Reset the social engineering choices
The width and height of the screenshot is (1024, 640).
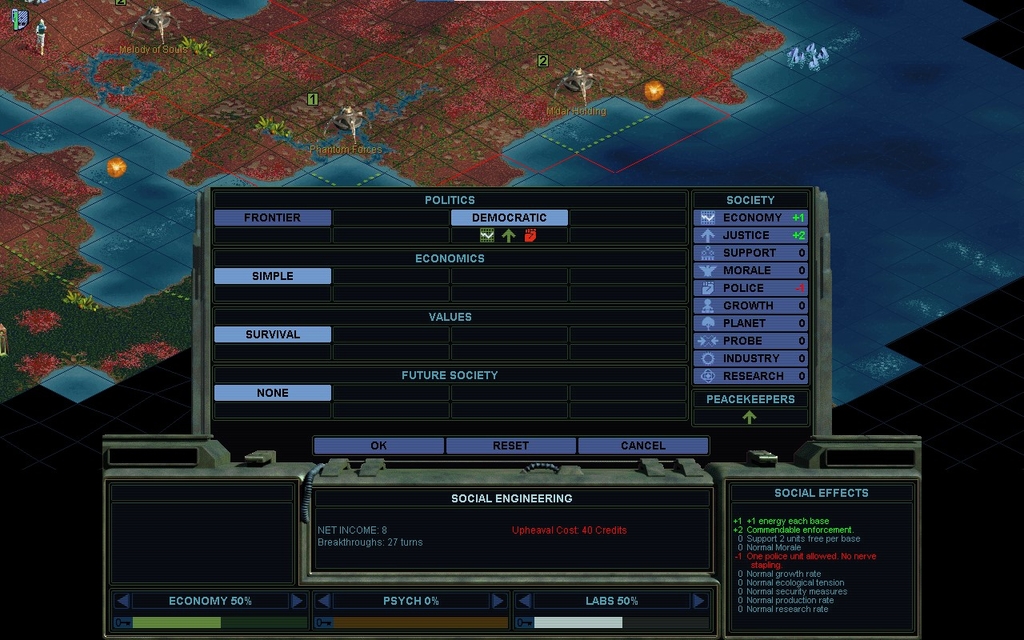pyautogui.click(x=510, y=446)
